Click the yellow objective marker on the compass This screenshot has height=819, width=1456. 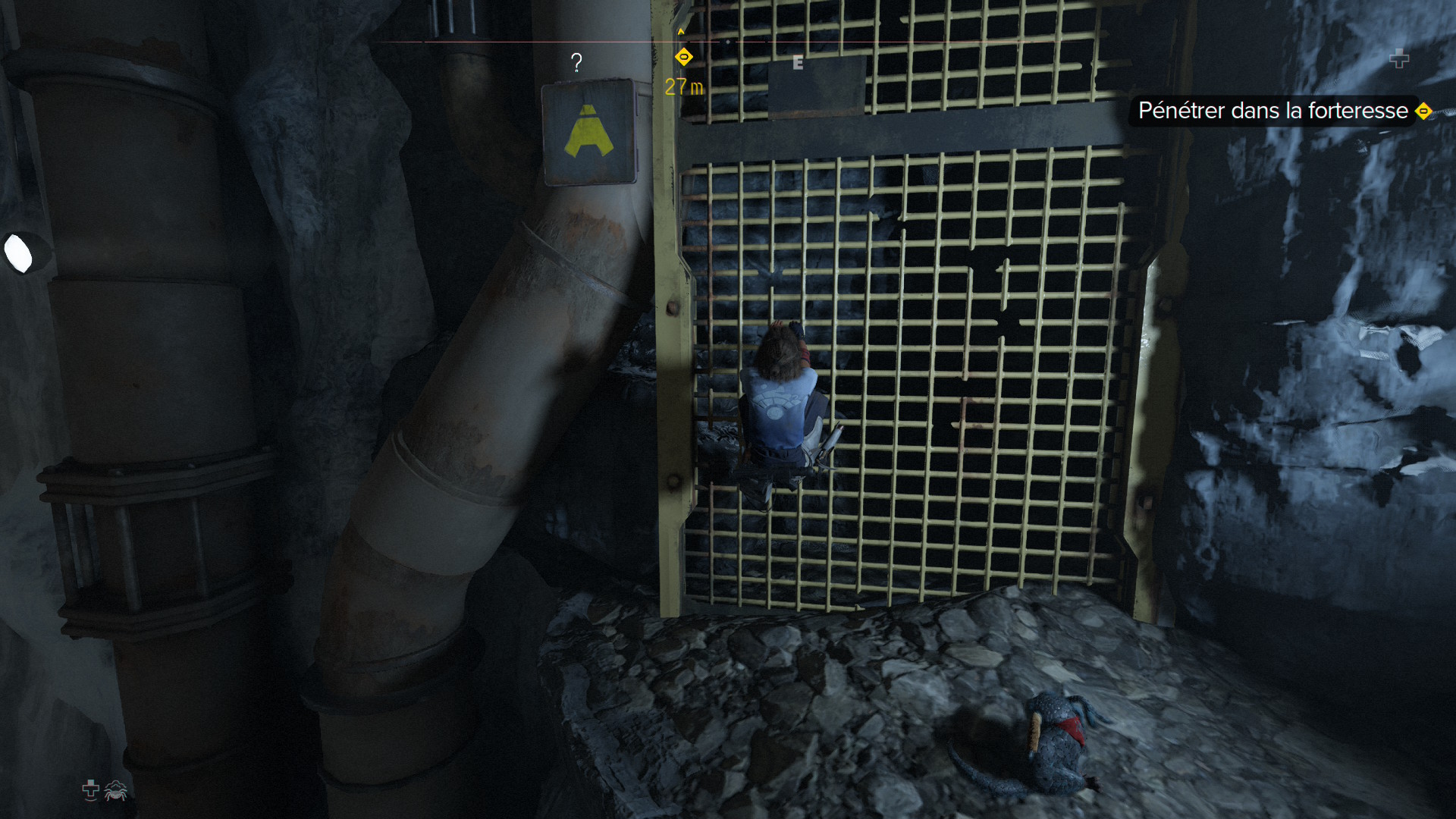(683, 57)
